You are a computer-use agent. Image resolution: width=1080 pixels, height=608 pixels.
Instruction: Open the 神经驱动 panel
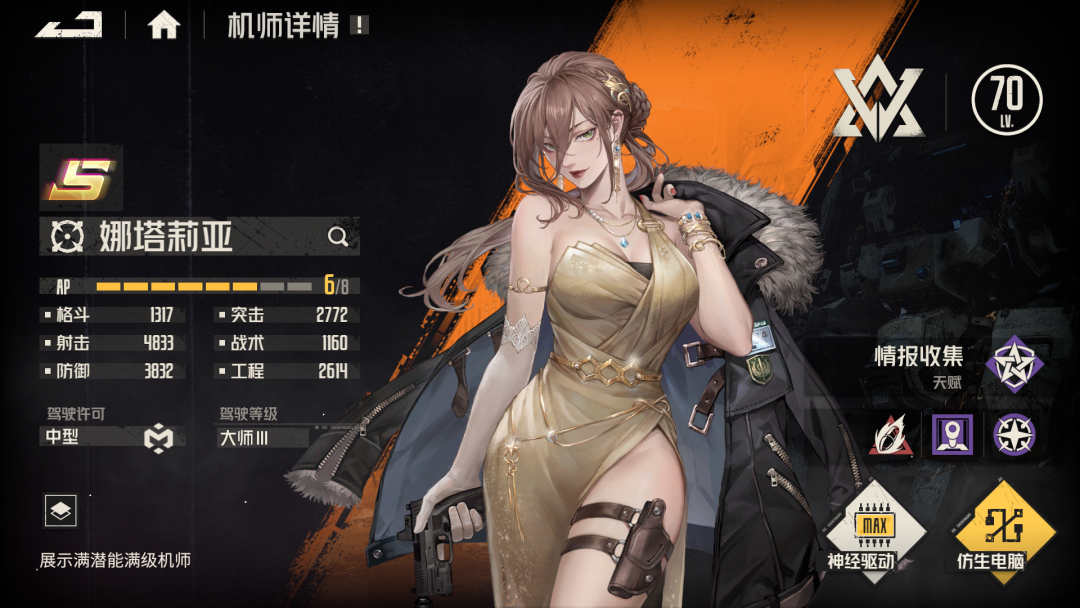pyautogui.click(x=860, y=529)
